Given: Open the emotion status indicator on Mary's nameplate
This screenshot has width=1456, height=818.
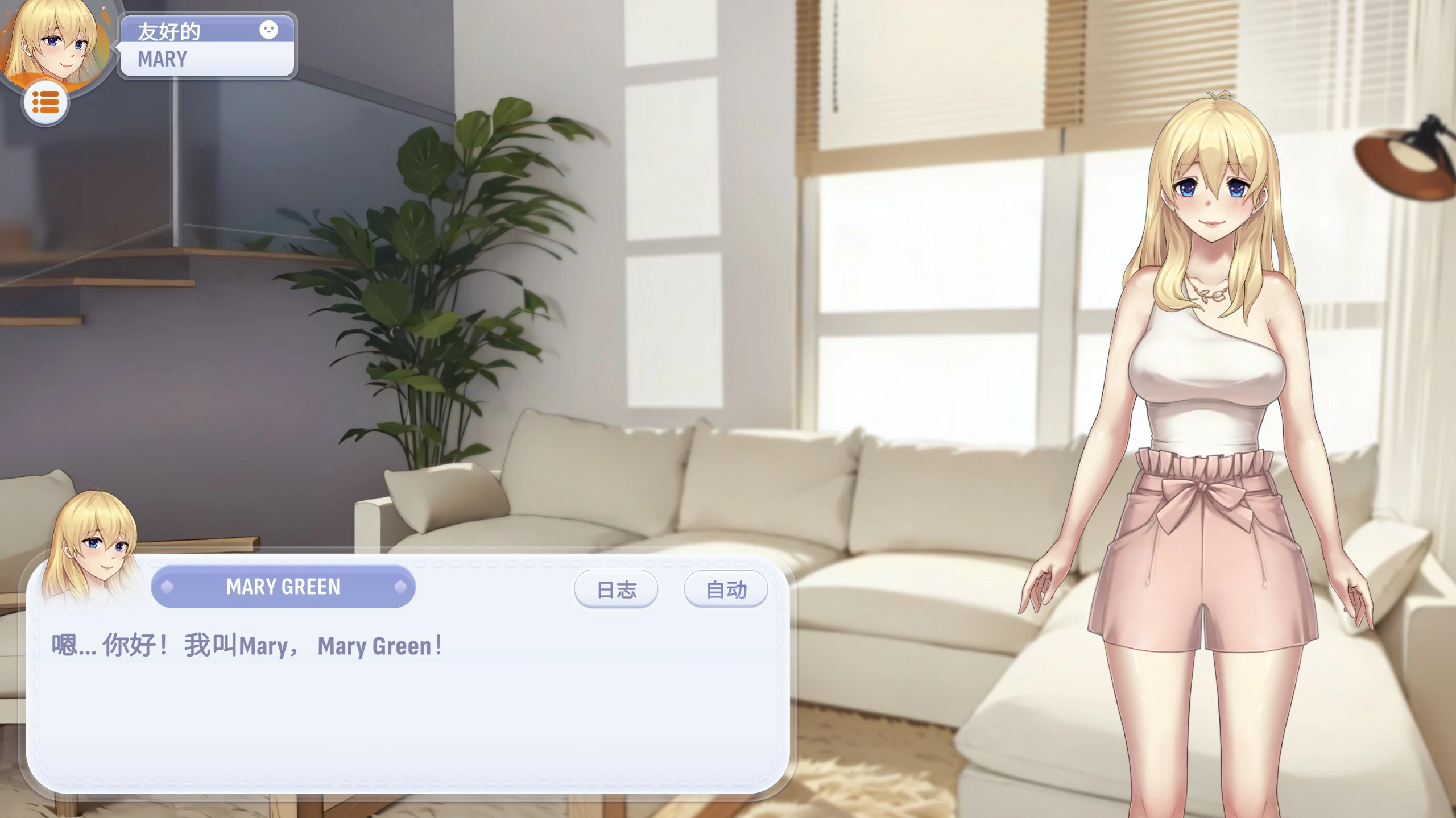Looking at the screenshot, I should coord(268,29).
